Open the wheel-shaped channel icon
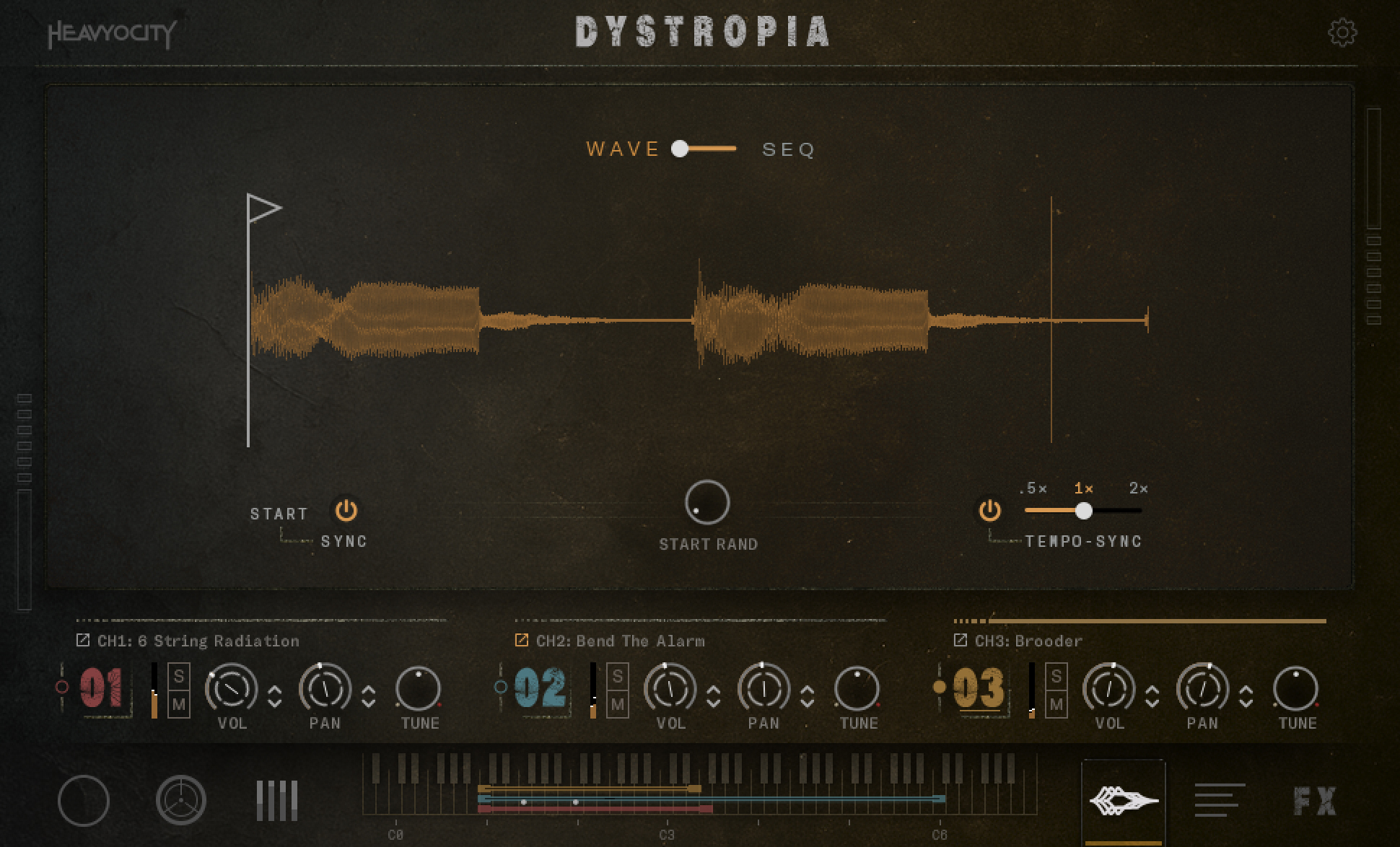The image size is (1400, 847). [x=183, y=800]
